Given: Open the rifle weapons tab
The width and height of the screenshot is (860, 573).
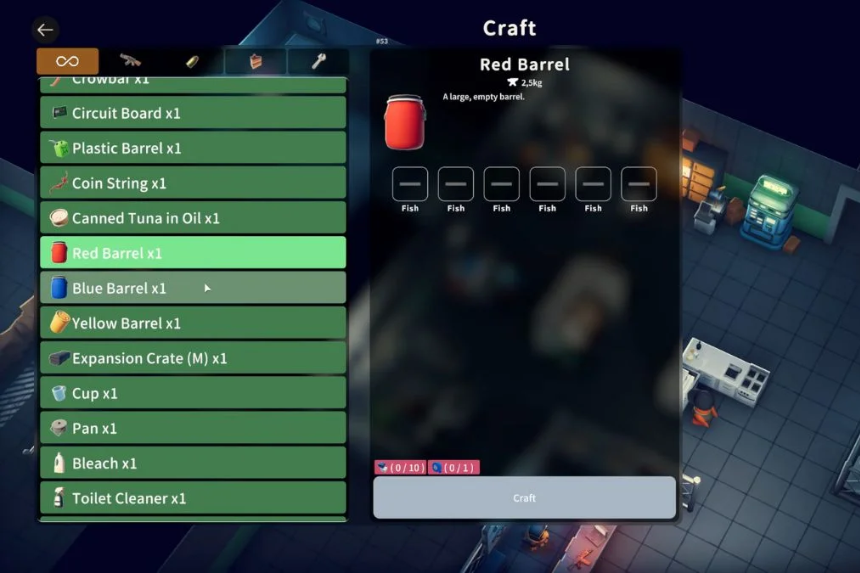Looking at the screenshot, I should [x=130, y=61].
